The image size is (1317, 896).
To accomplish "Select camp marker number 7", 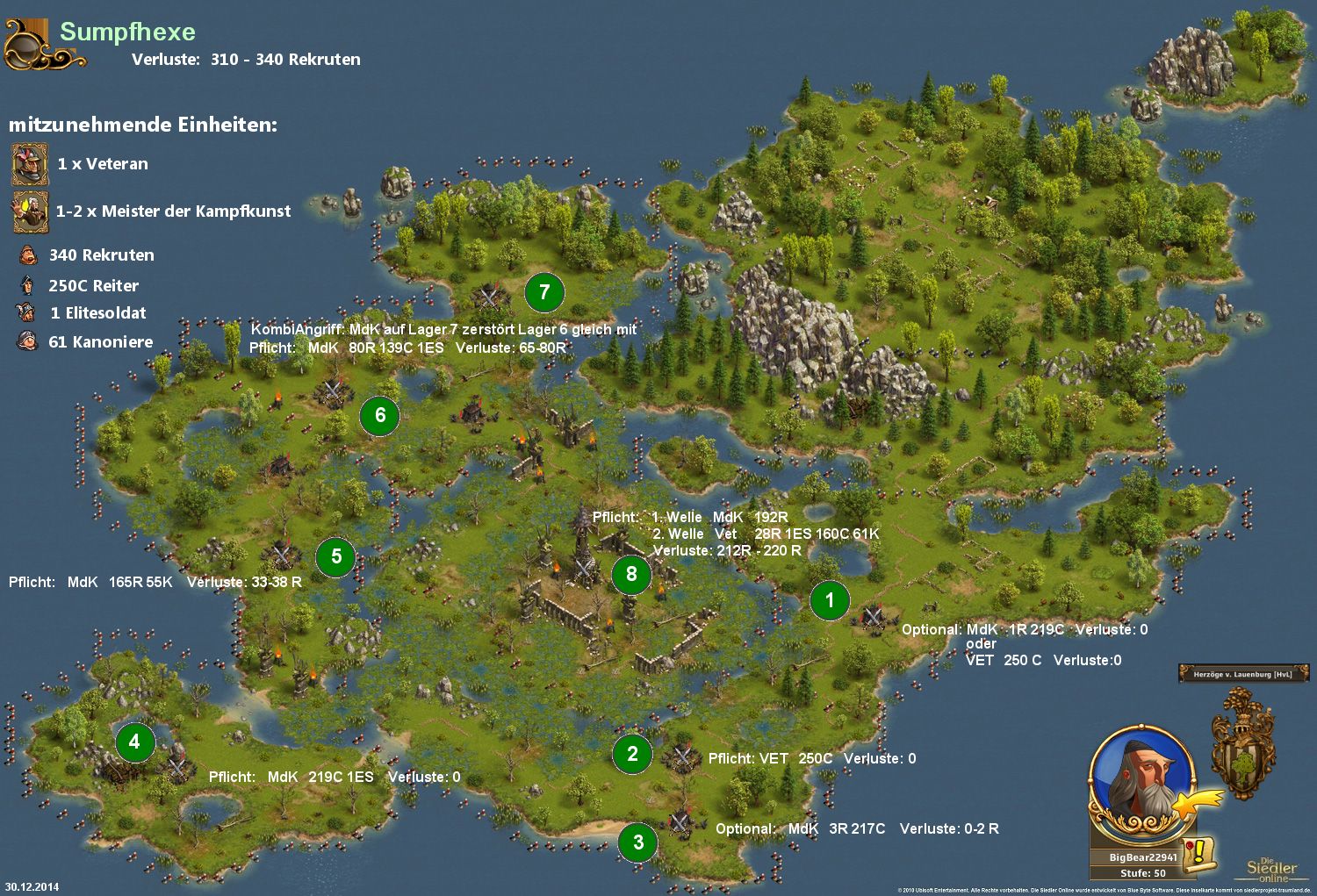I will [x=544, y=292].
